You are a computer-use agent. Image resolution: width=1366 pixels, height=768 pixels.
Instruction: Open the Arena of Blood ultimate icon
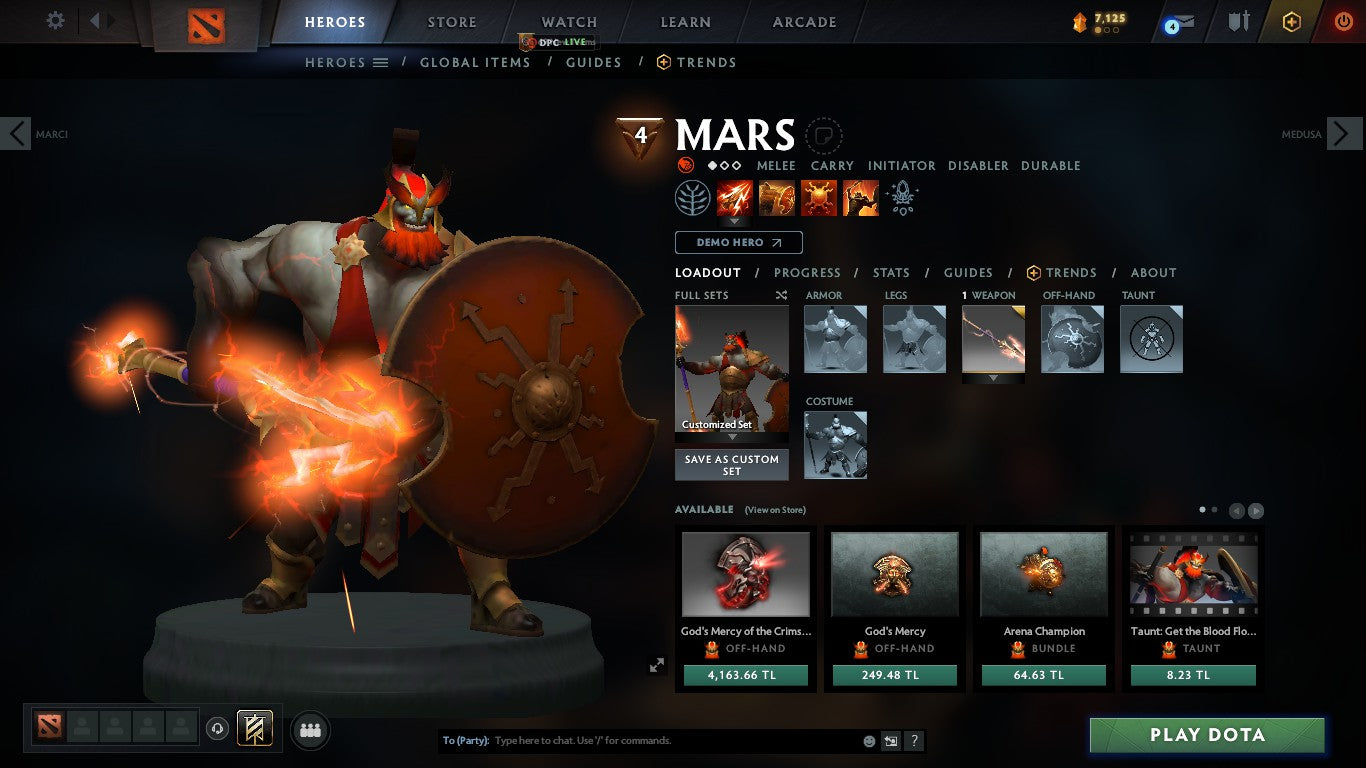point(859,197)
